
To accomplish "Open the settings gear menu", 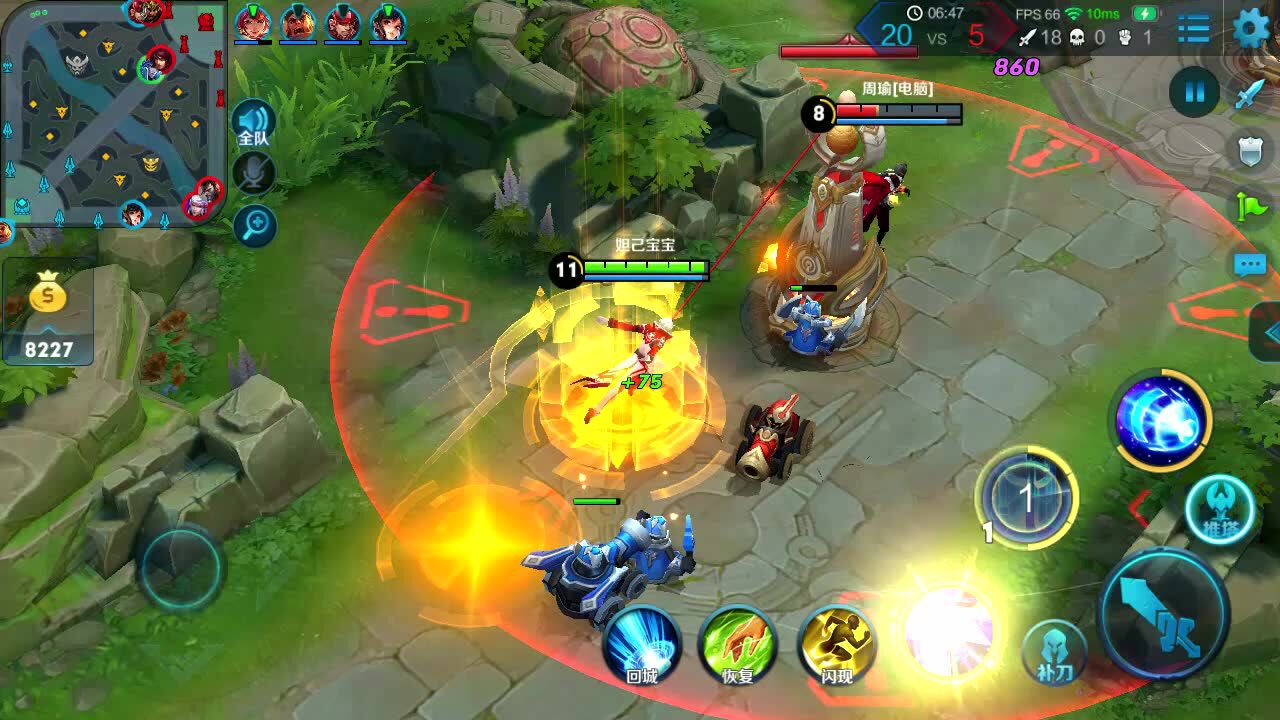I will click(x=1251, y=29).
